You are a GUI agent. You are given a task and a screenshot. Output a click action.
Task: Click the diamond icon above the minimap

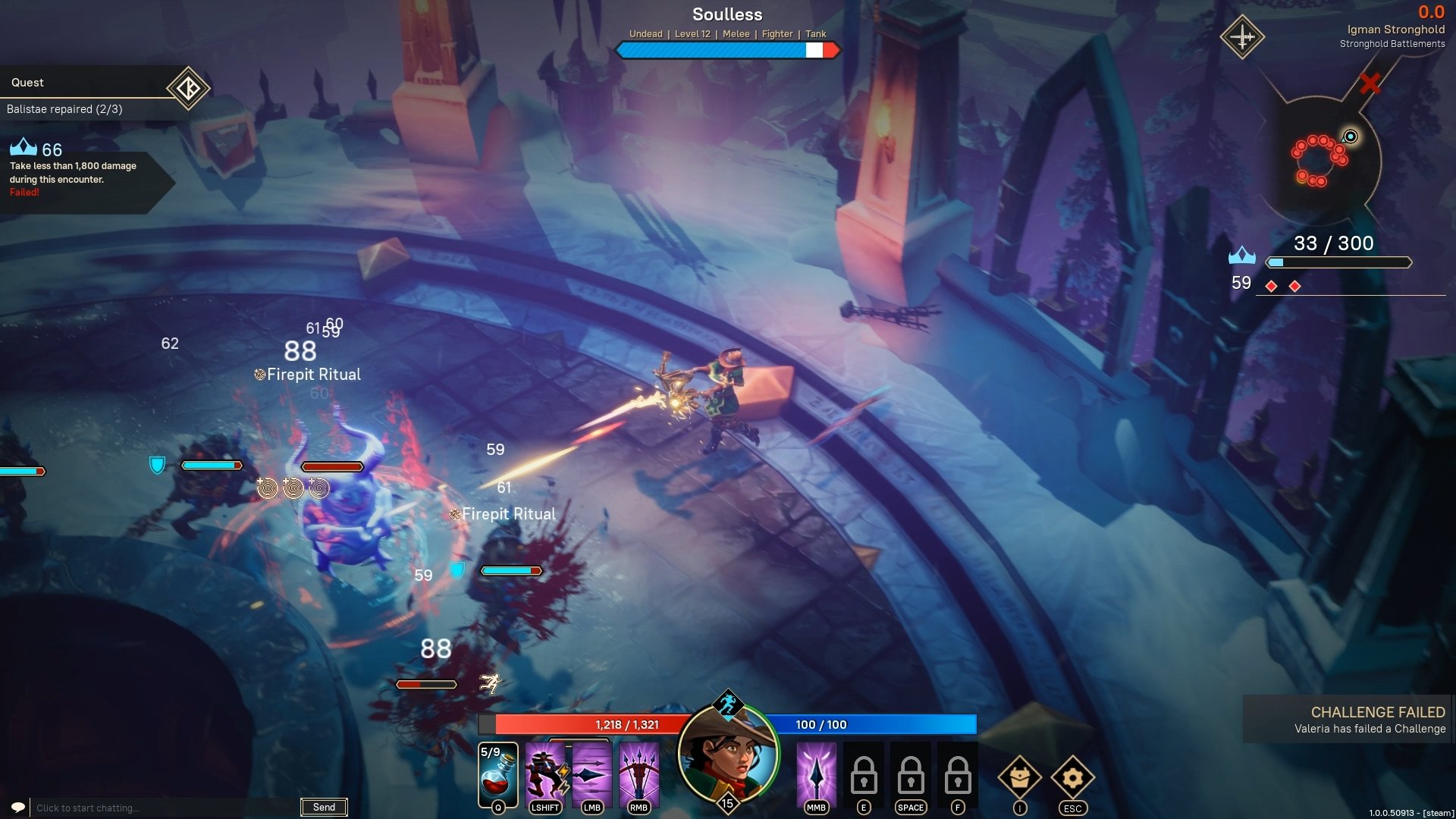click(1242, 36)
